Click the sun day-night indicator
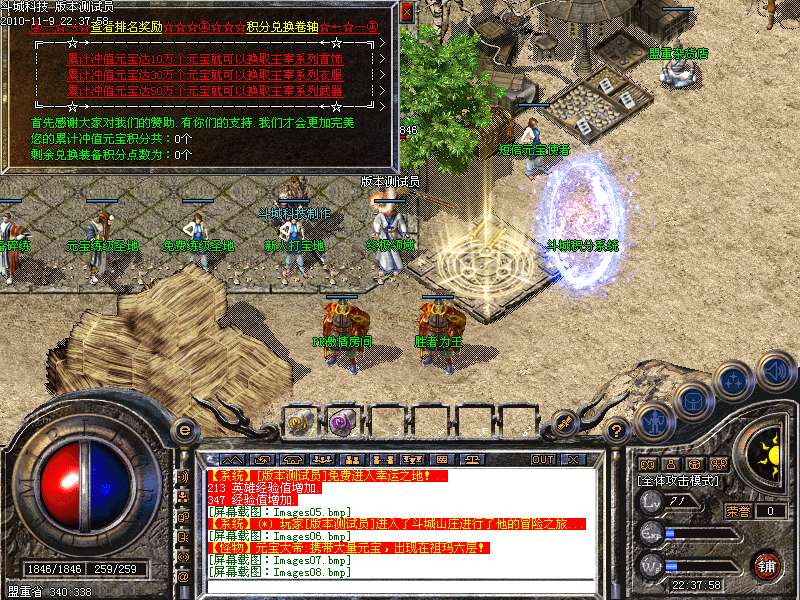 pyautogui.click(x=768, y=448)
